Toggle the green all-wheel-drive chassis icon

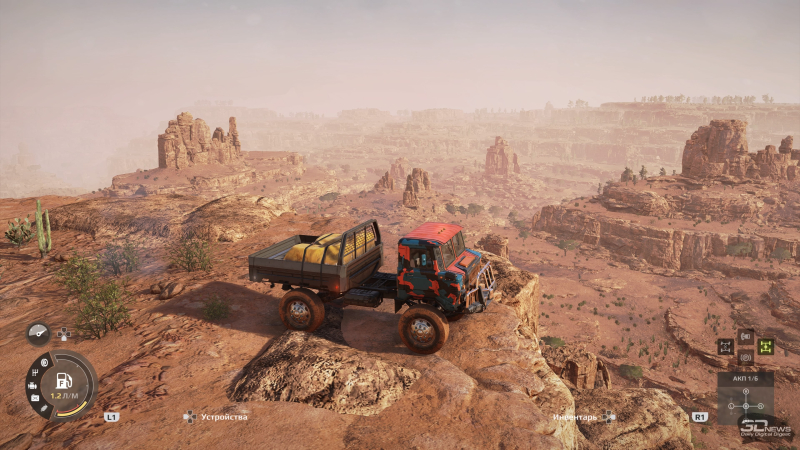[x=766, y=346]
